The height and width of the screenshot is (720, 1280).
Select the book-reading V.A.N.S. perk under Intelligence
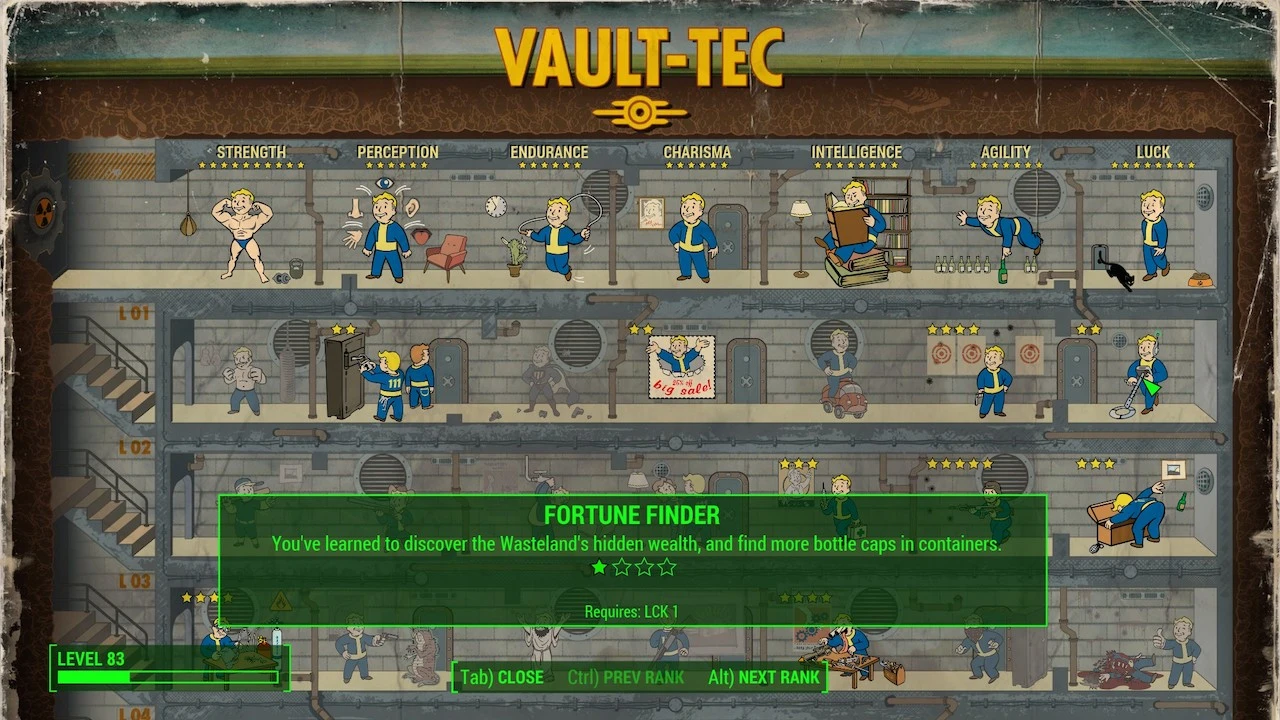coord(850,220)
